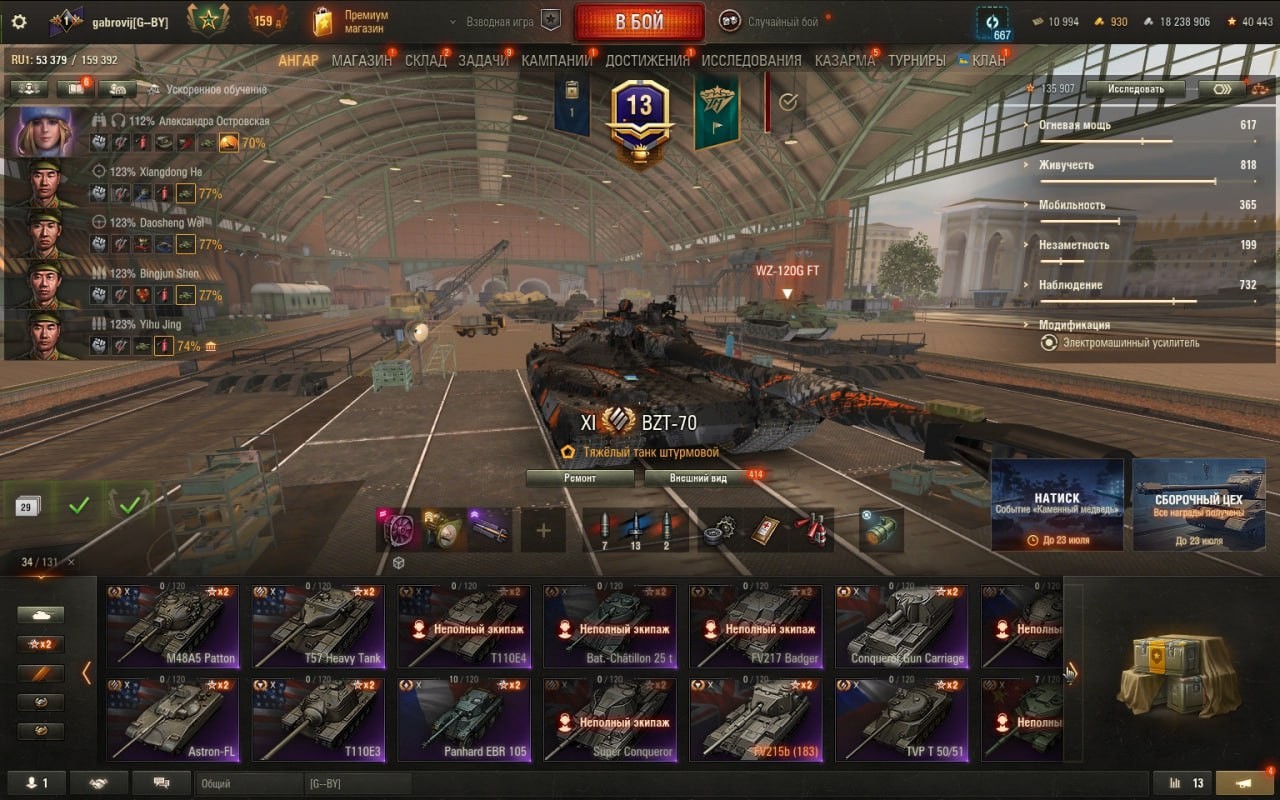Click the Общий chat input field
Image resolution: width=1280 pixels, height=800 pixels.
pos(250,784)
